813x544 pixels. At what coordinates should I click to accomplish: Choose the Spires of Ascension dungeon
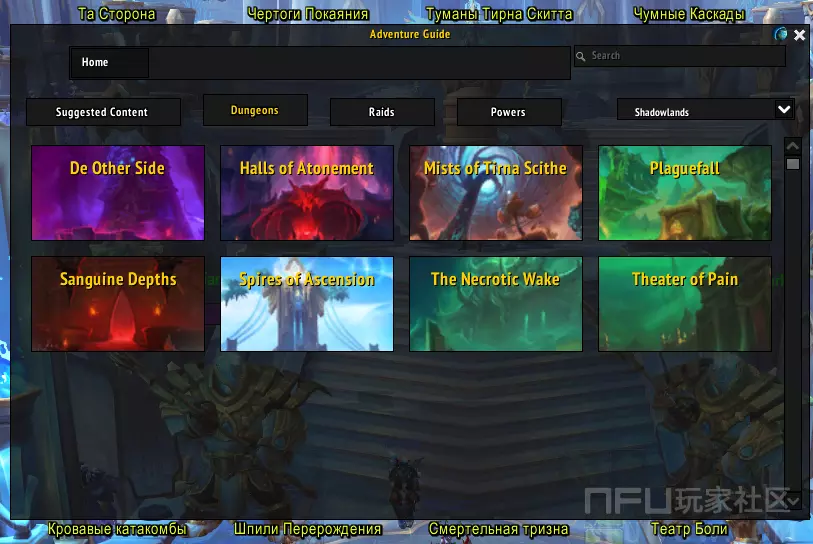(x=307, y=304)
